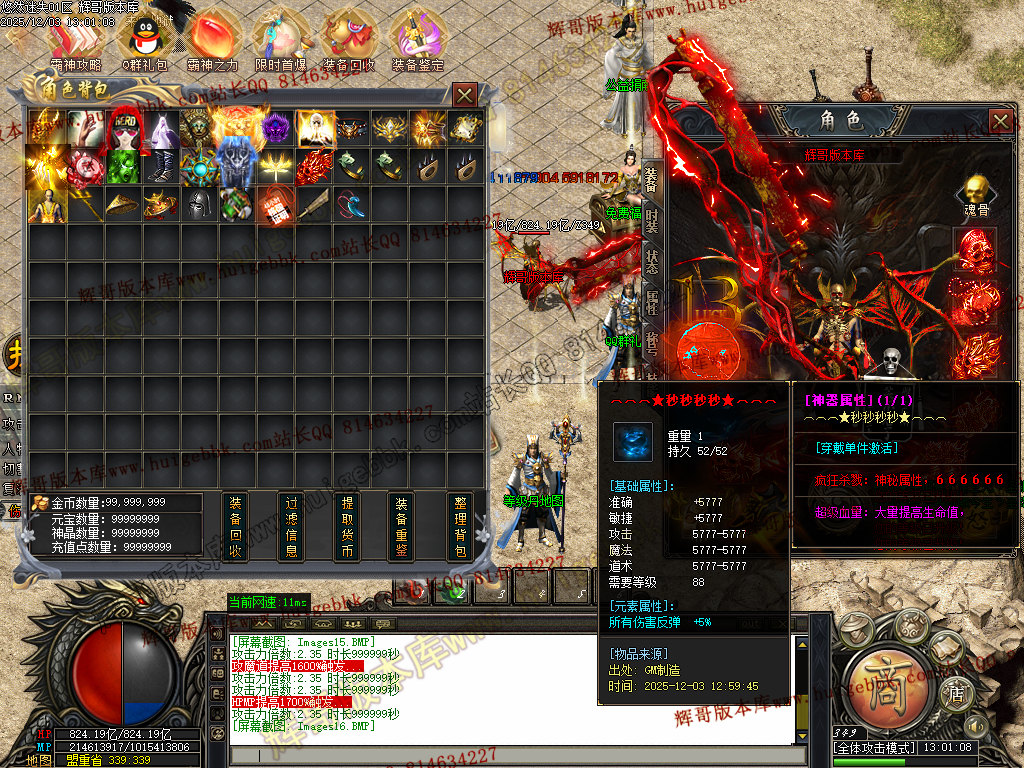Close the 角色背包 inventory window

pos(465,95)
